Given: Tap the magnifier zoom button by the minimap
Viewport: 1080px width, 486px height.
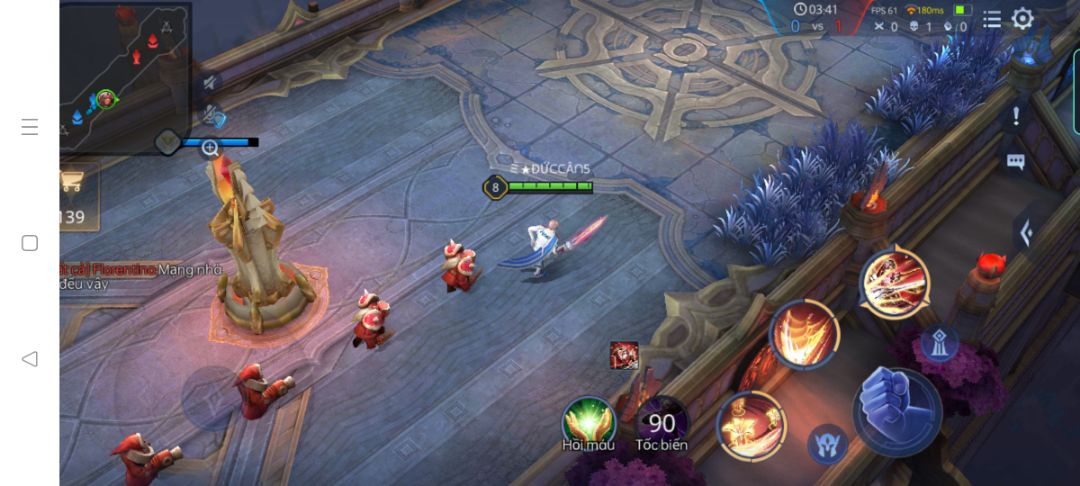Looking at the screenshot, I should (210, 149).
